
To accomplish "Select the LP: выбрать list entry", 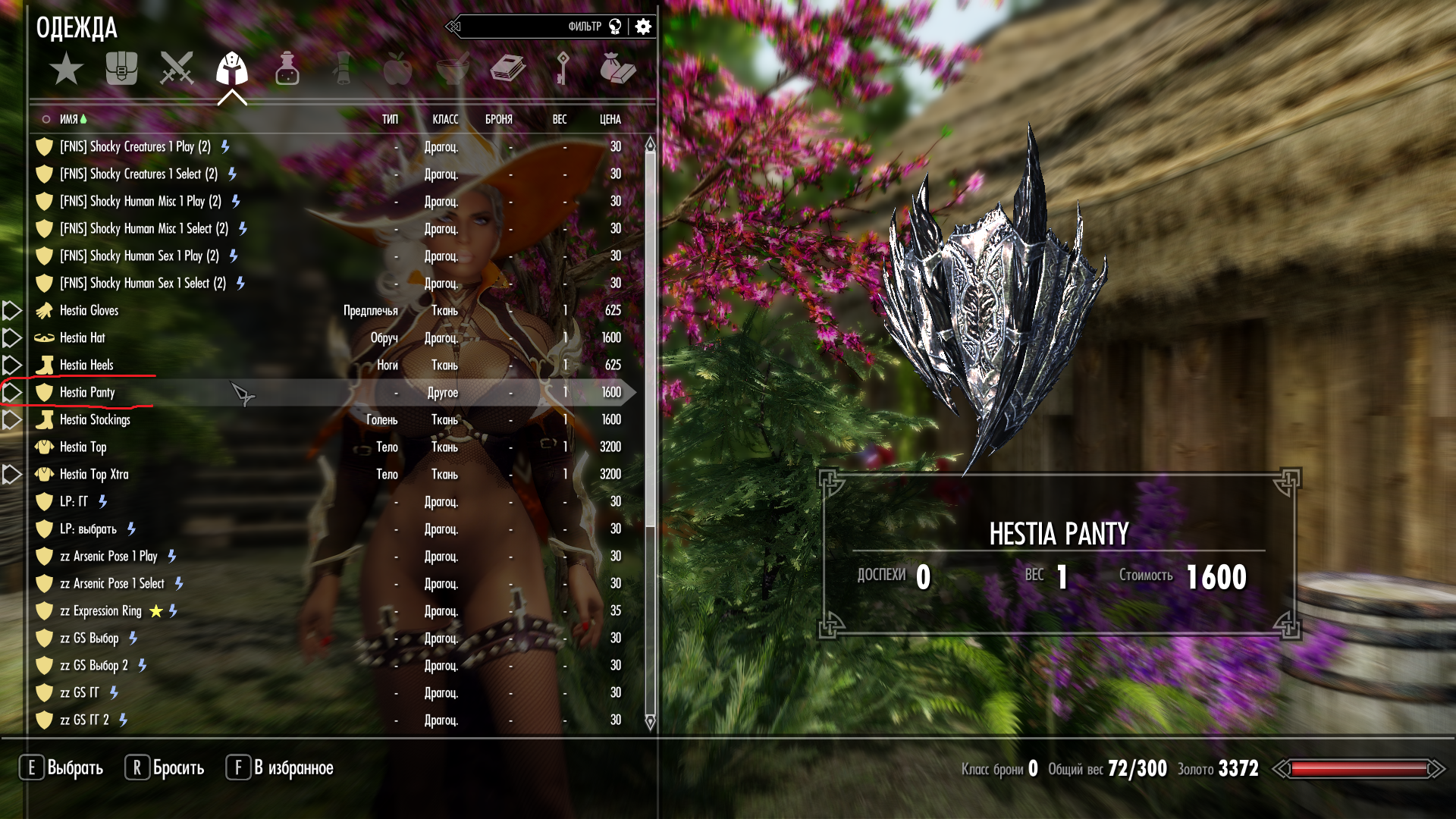I will point(88,529).
